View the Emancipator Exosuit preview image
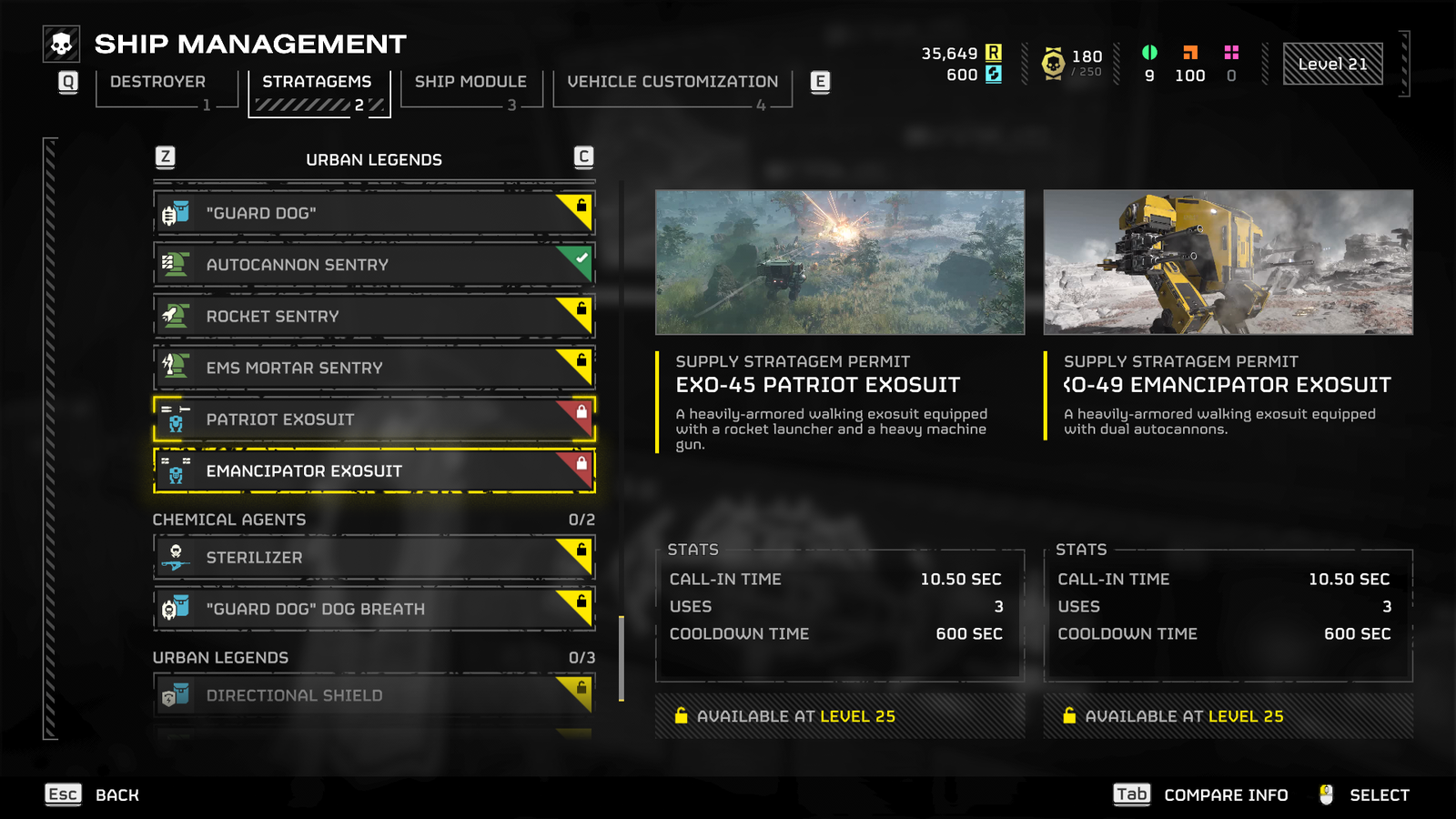 pos(1228,262)
